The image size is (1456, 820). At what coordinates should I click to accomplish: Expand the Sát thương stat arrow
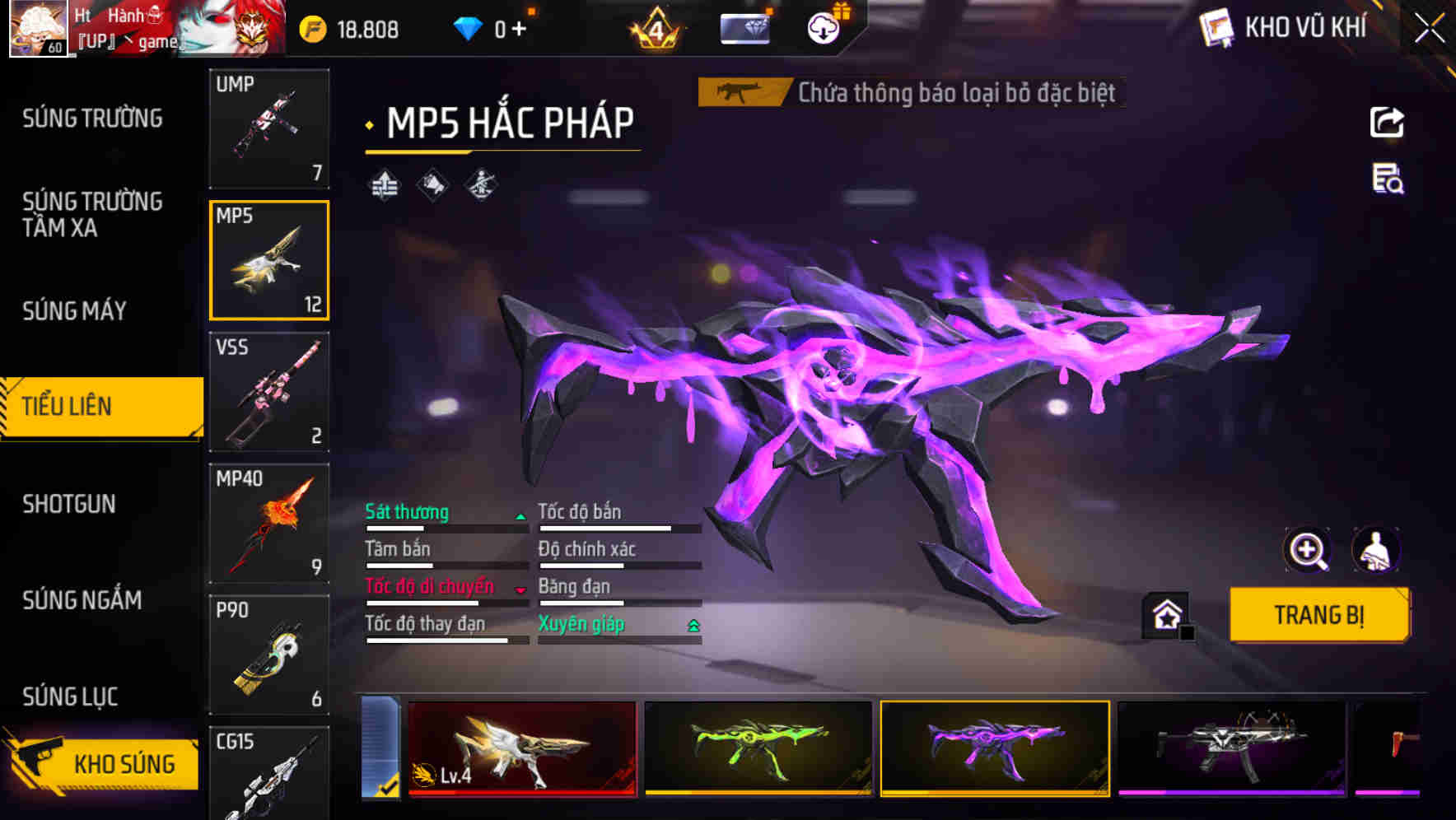(520, 516)
